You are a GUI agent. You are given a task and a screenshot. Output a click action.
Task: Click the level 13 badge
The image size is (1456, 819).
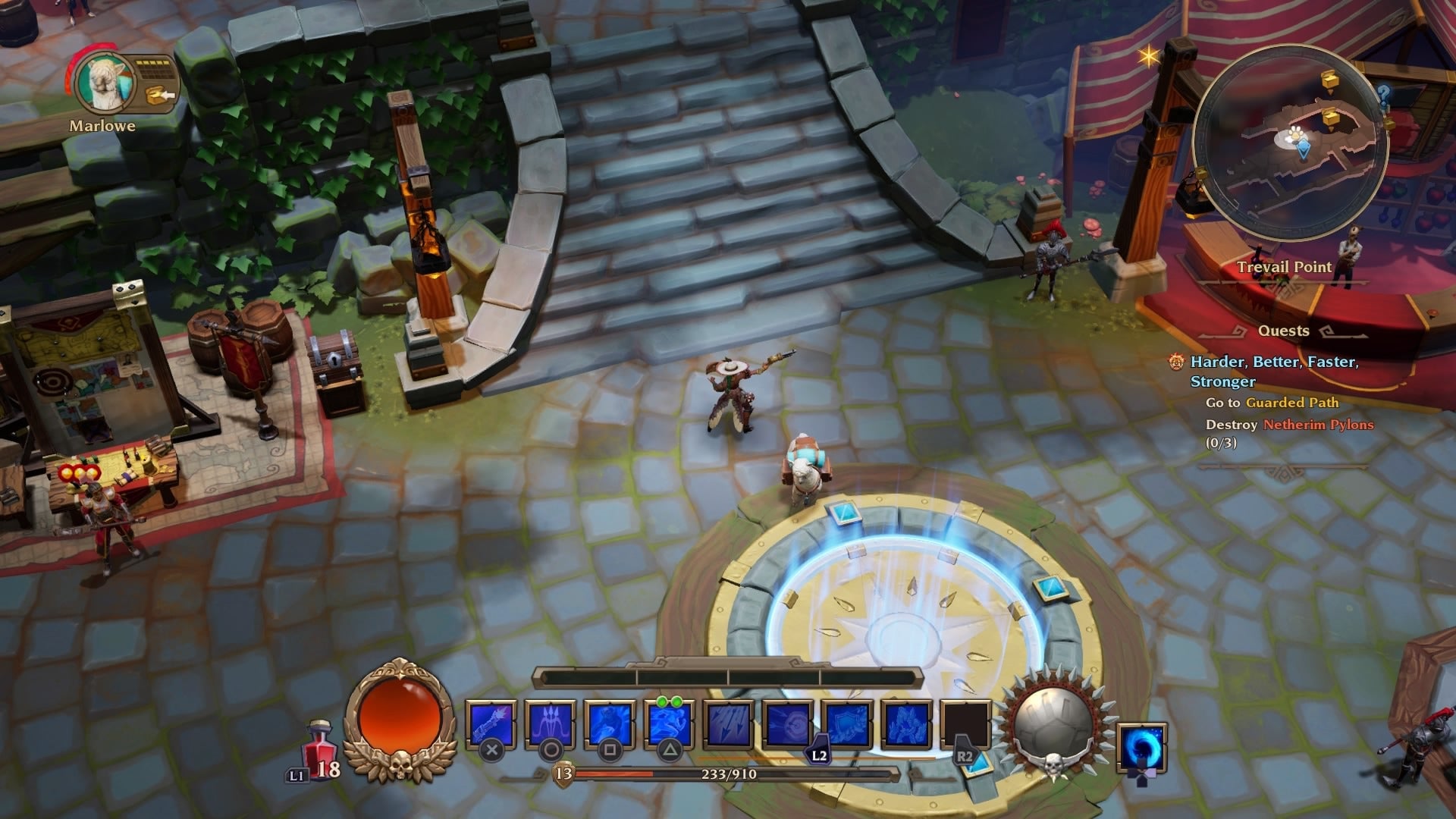tap(562, 775)
